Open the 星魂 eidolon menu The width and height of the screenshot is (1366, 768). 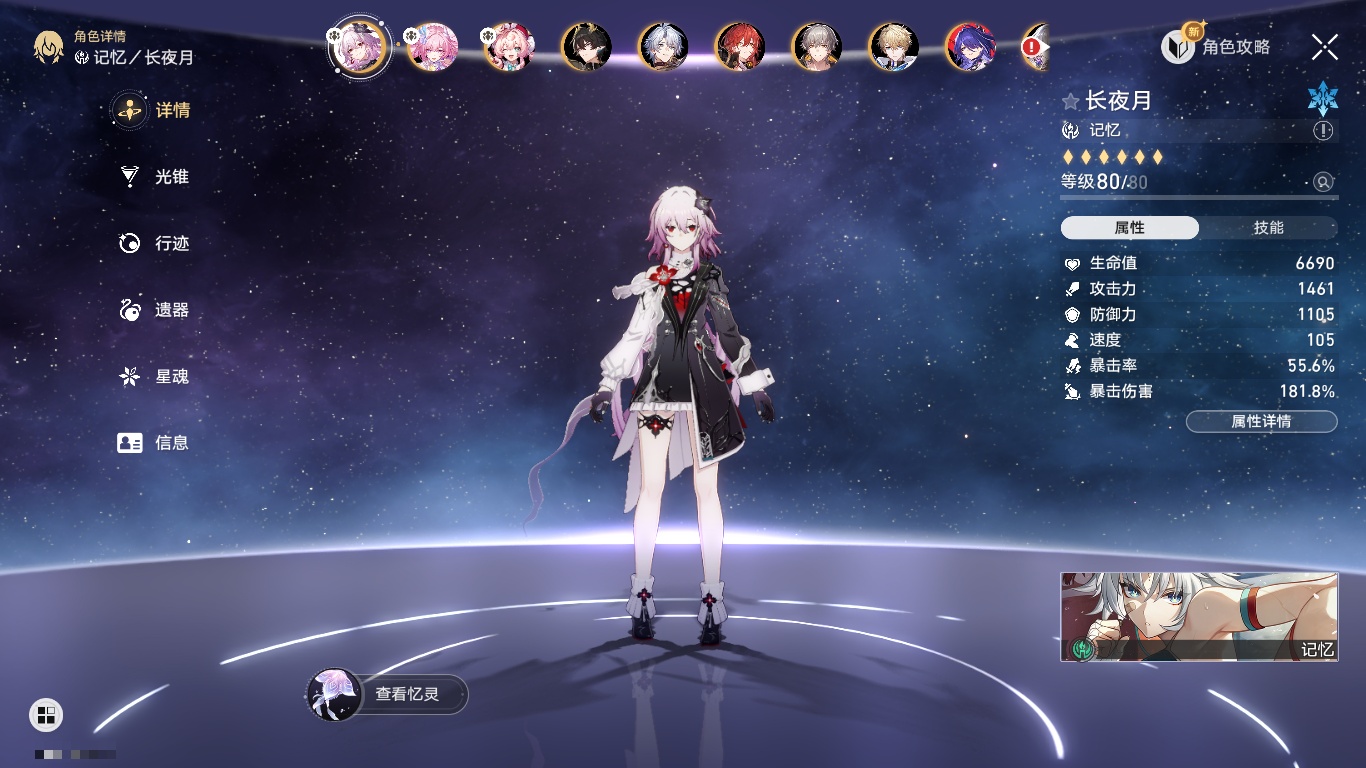point(154,377)
